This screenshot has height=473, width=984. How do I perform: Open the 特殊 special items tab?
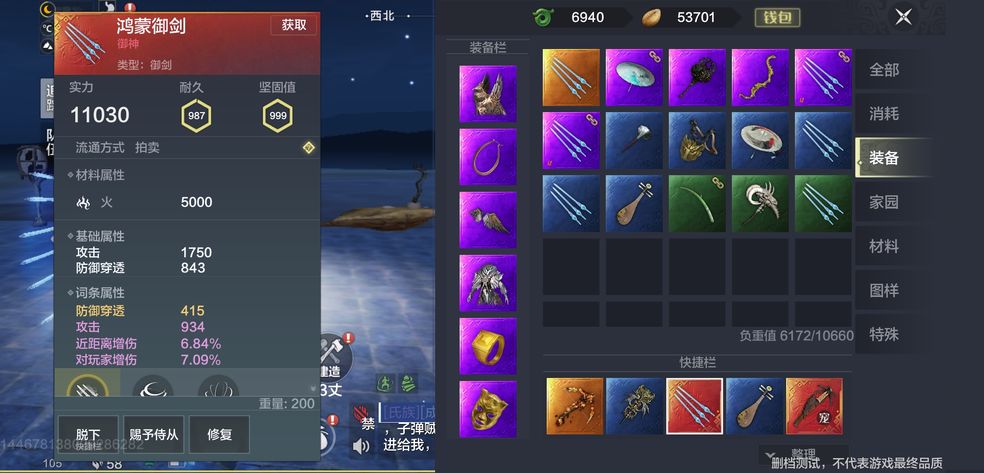click(884, 334)
